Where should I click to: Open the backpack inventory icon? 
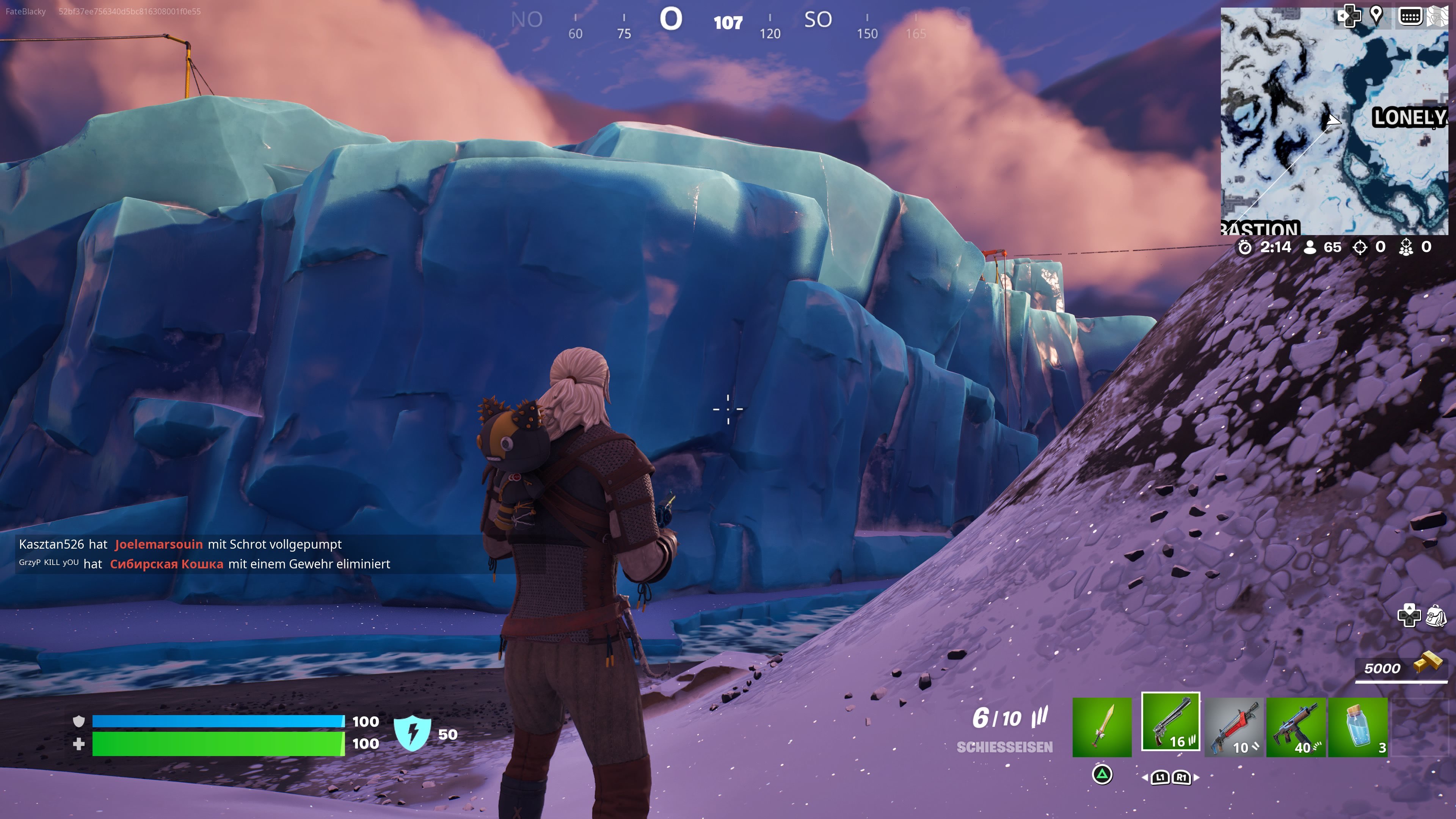tap(1436, 615)
